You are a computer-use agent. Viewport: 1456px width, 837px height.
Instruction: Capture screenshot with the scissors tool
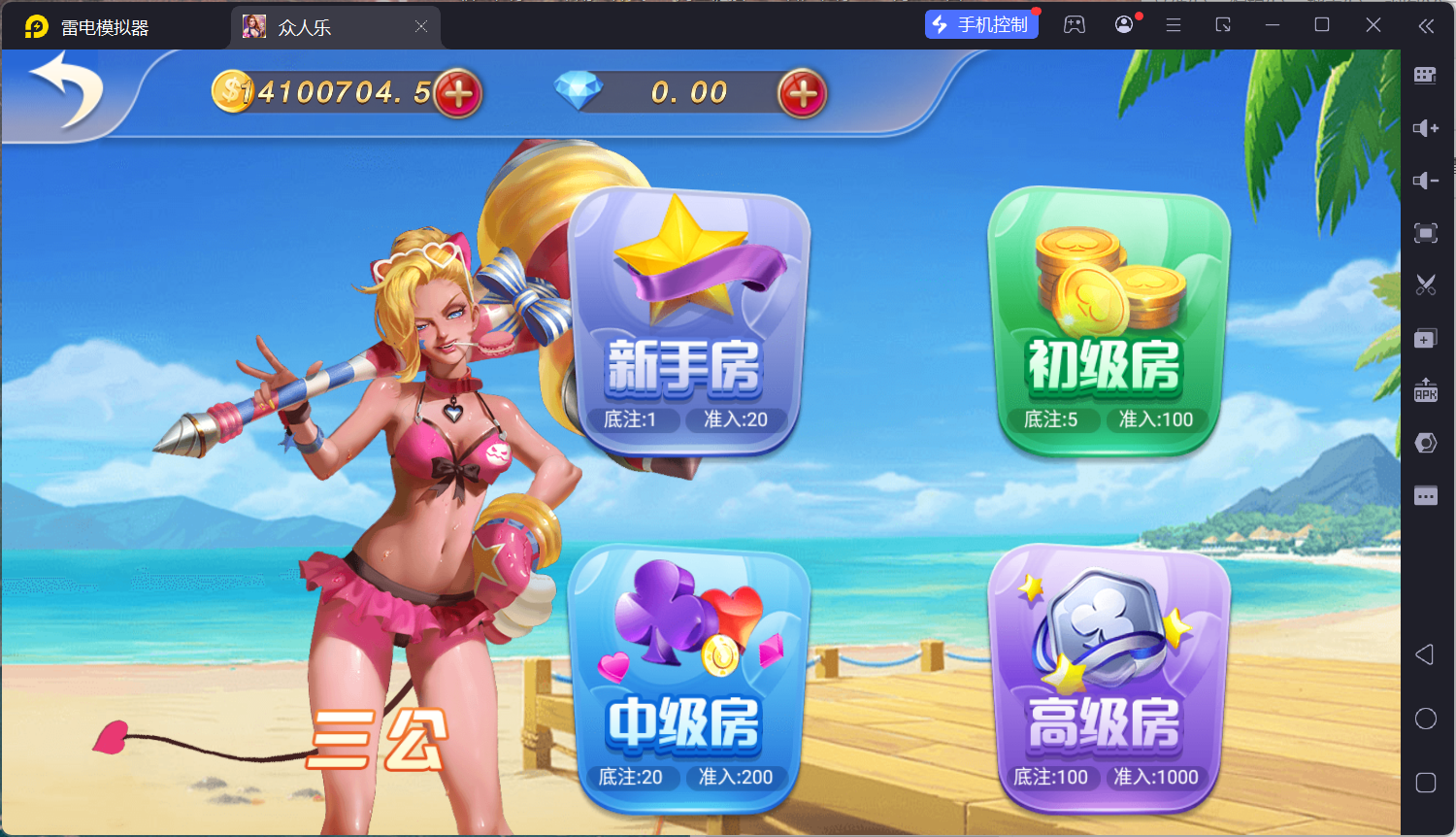pos(1425,284)
